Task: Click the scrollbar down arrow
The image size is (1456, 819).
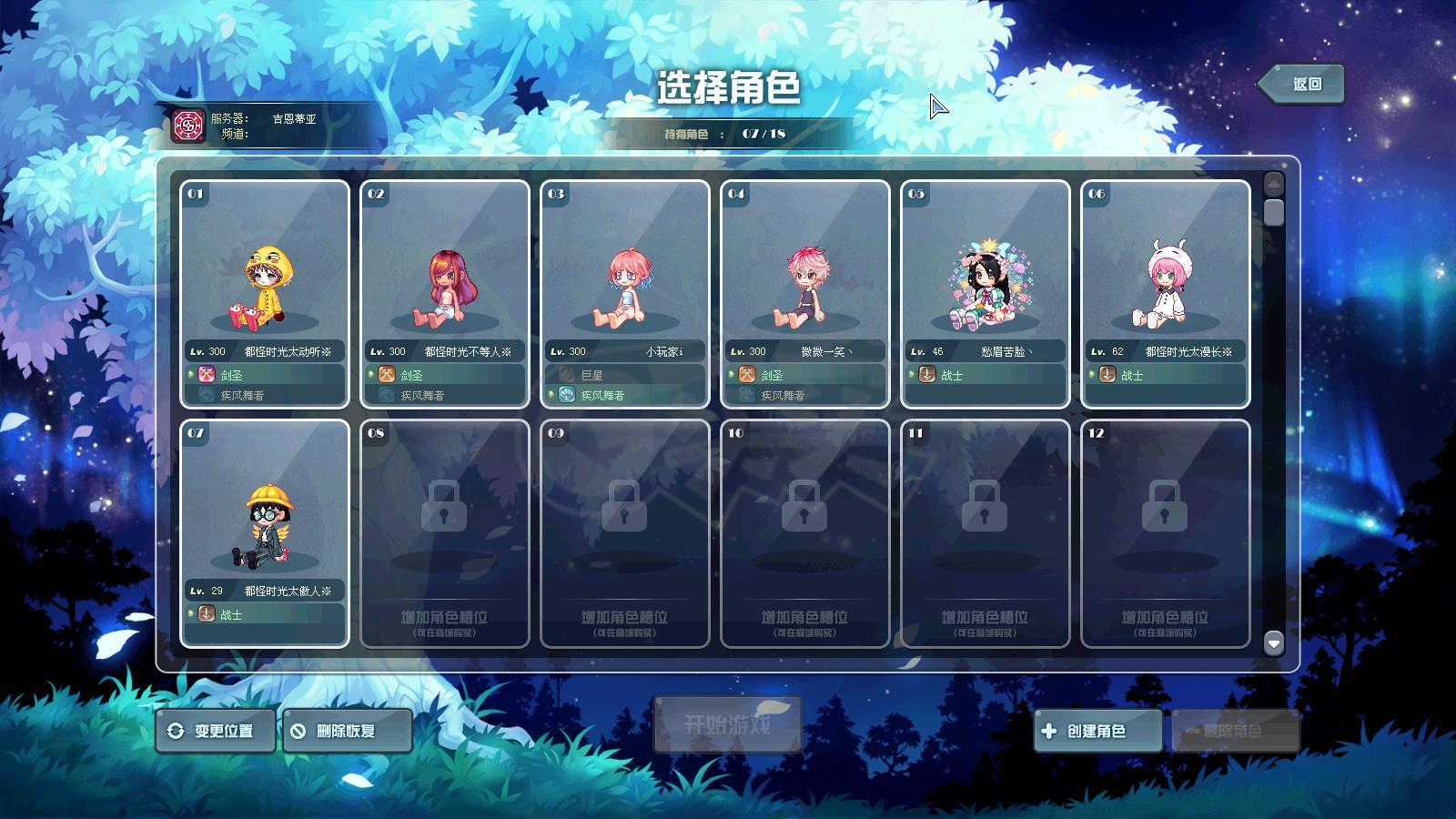Action: [1274, 643]
